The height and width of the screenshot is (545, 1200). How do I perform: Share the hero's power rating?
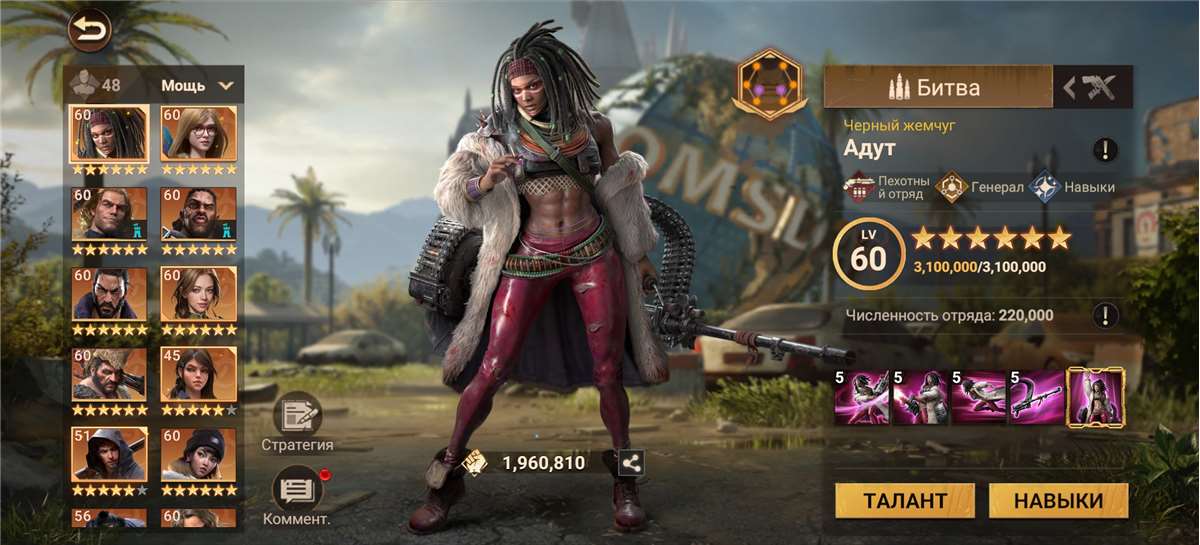tap(631, 462)
